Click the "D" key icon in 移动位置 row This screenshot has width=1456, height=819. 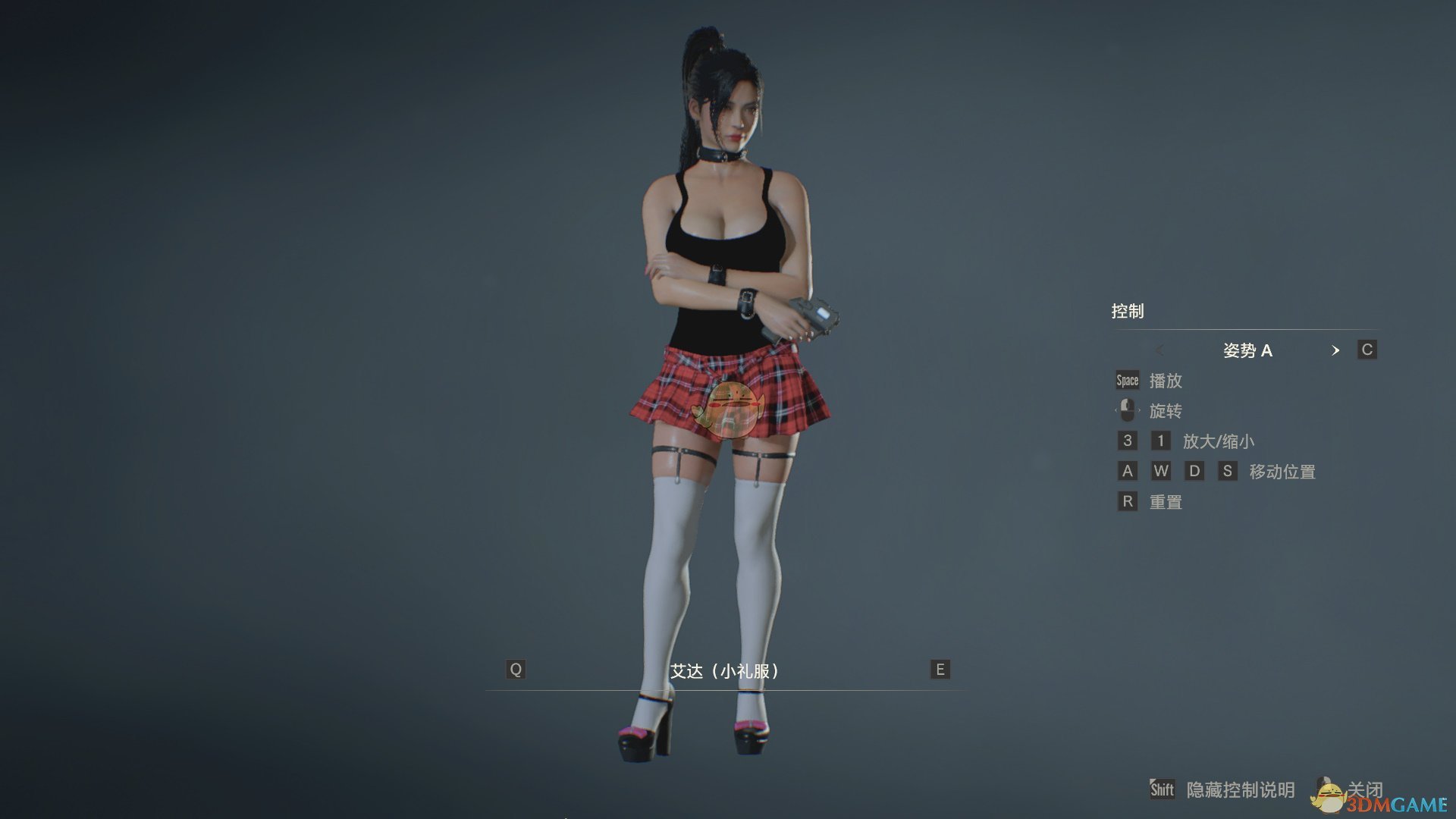point(1195,471)
